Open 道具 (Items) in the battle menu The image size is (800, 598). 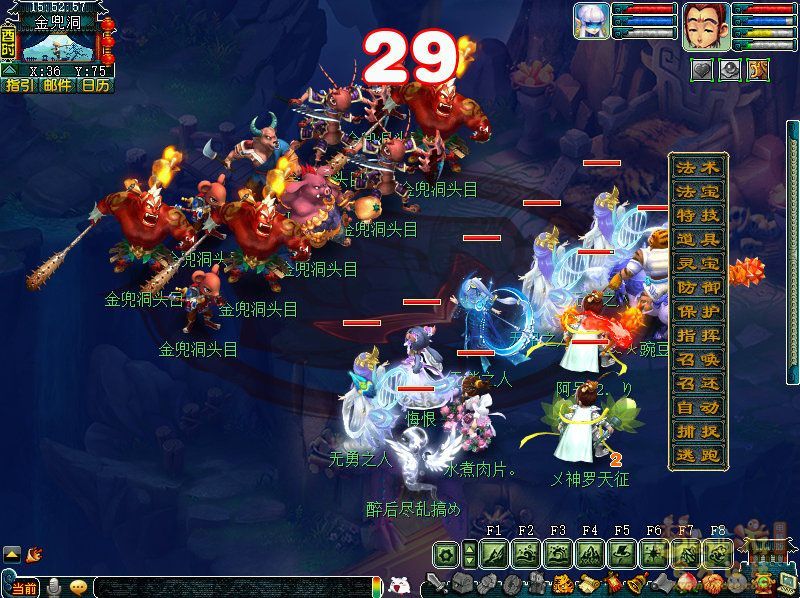click(x=697, y=239)
